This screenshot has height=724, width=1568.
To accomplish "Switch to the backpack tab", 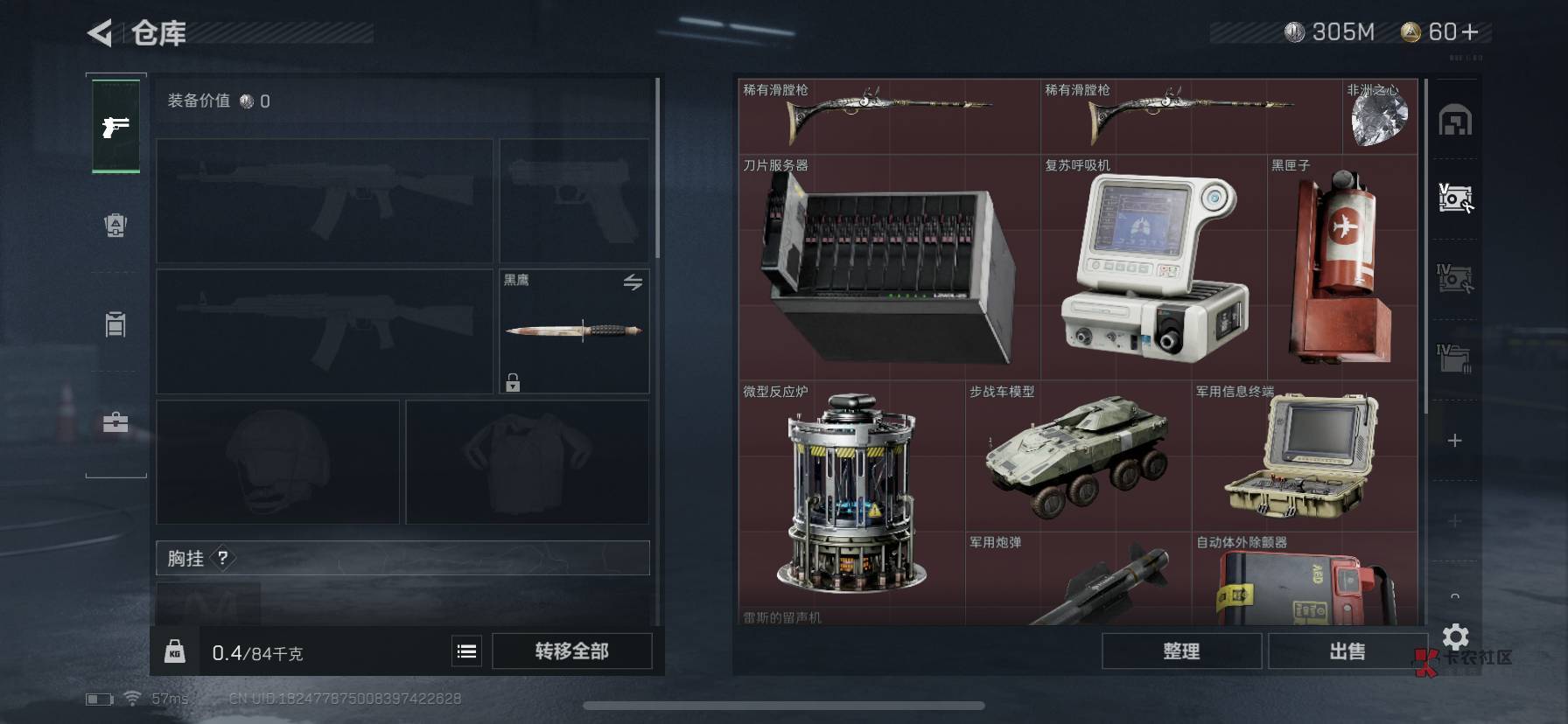I will [x=115, y=226].
